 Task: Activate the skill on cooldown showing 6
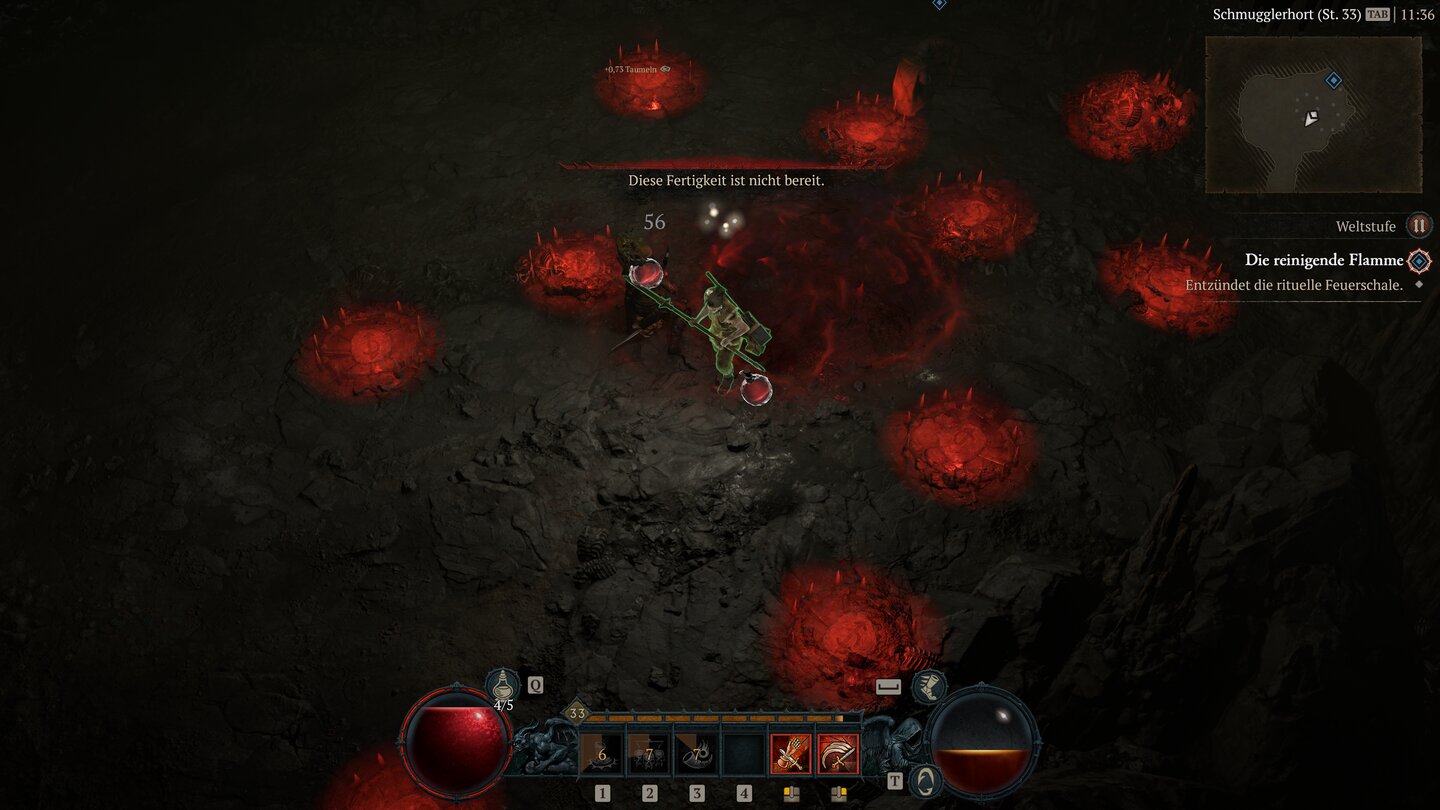pos(601,755)
